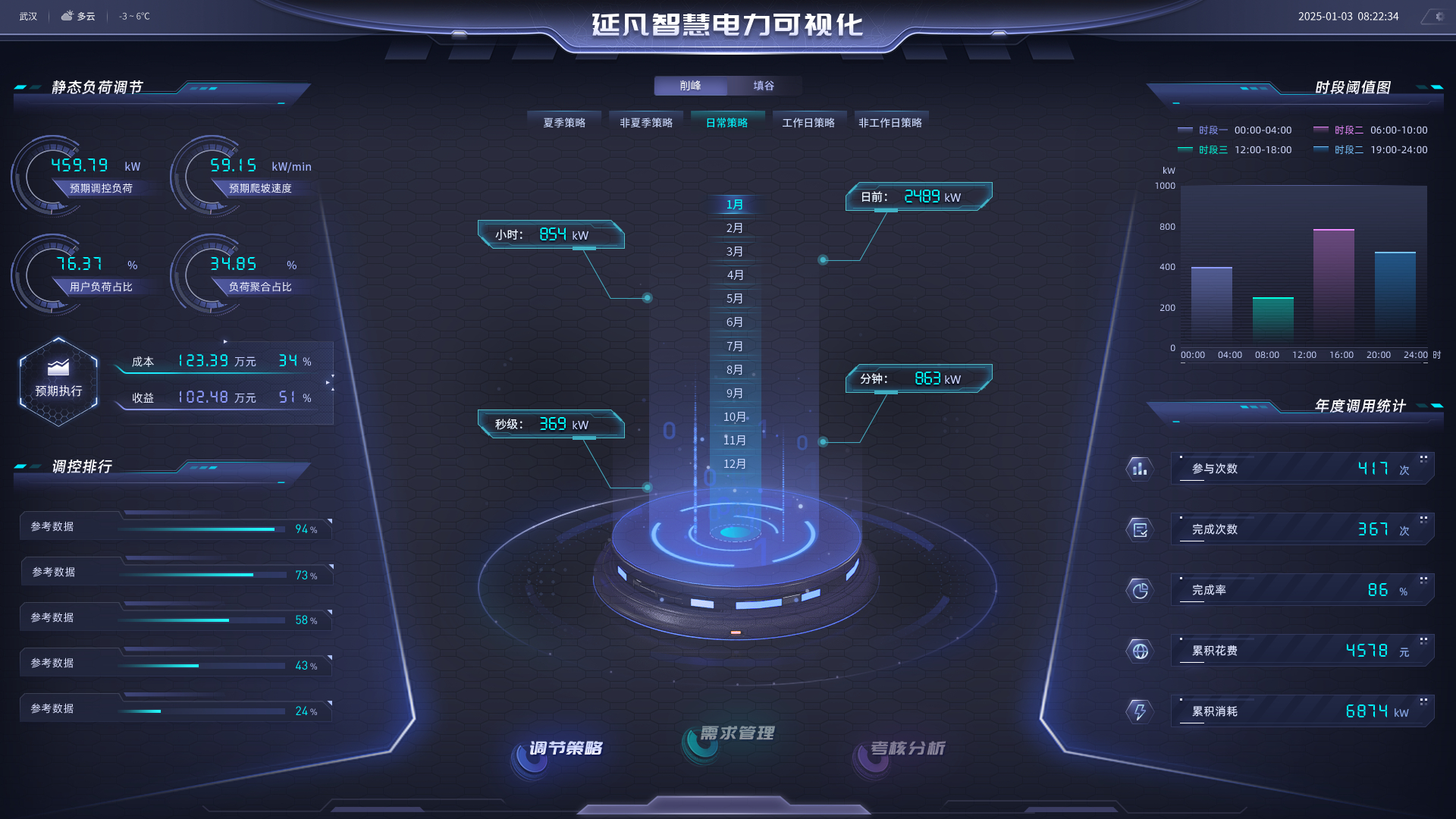Click the 94% progress bar in 调控排行
Screen dimensions: 1456x819
click(x=201, y=529)
